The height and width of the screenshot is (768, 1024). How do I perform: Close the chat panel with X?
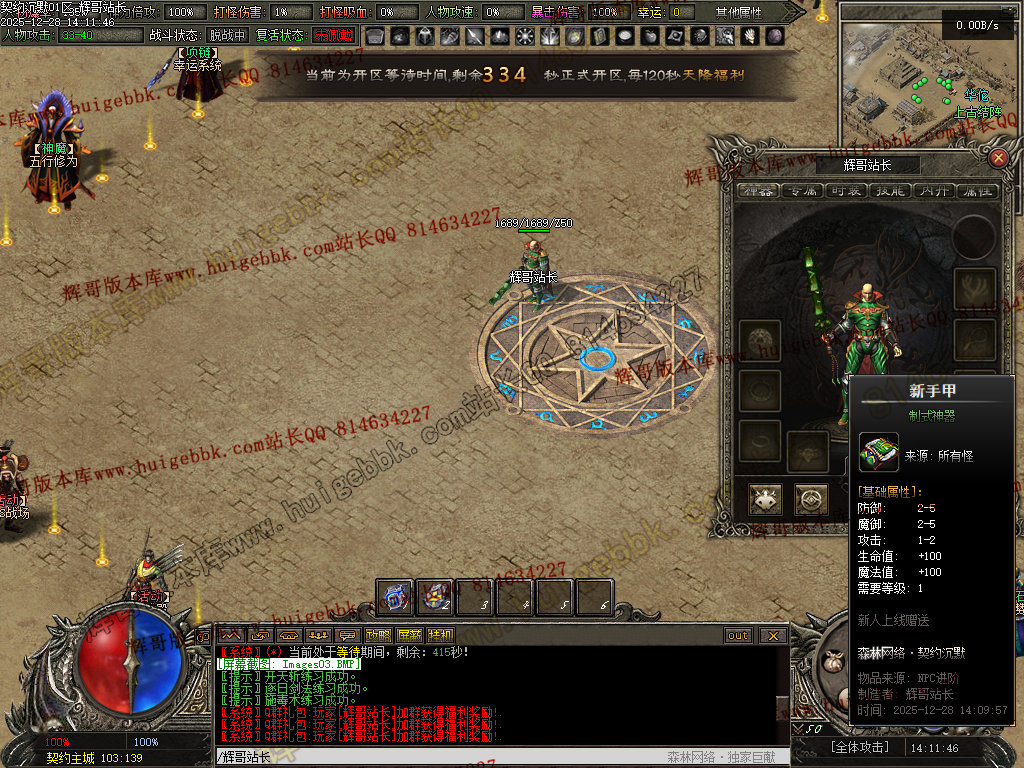pyautogui.click(x=772, y=635)
